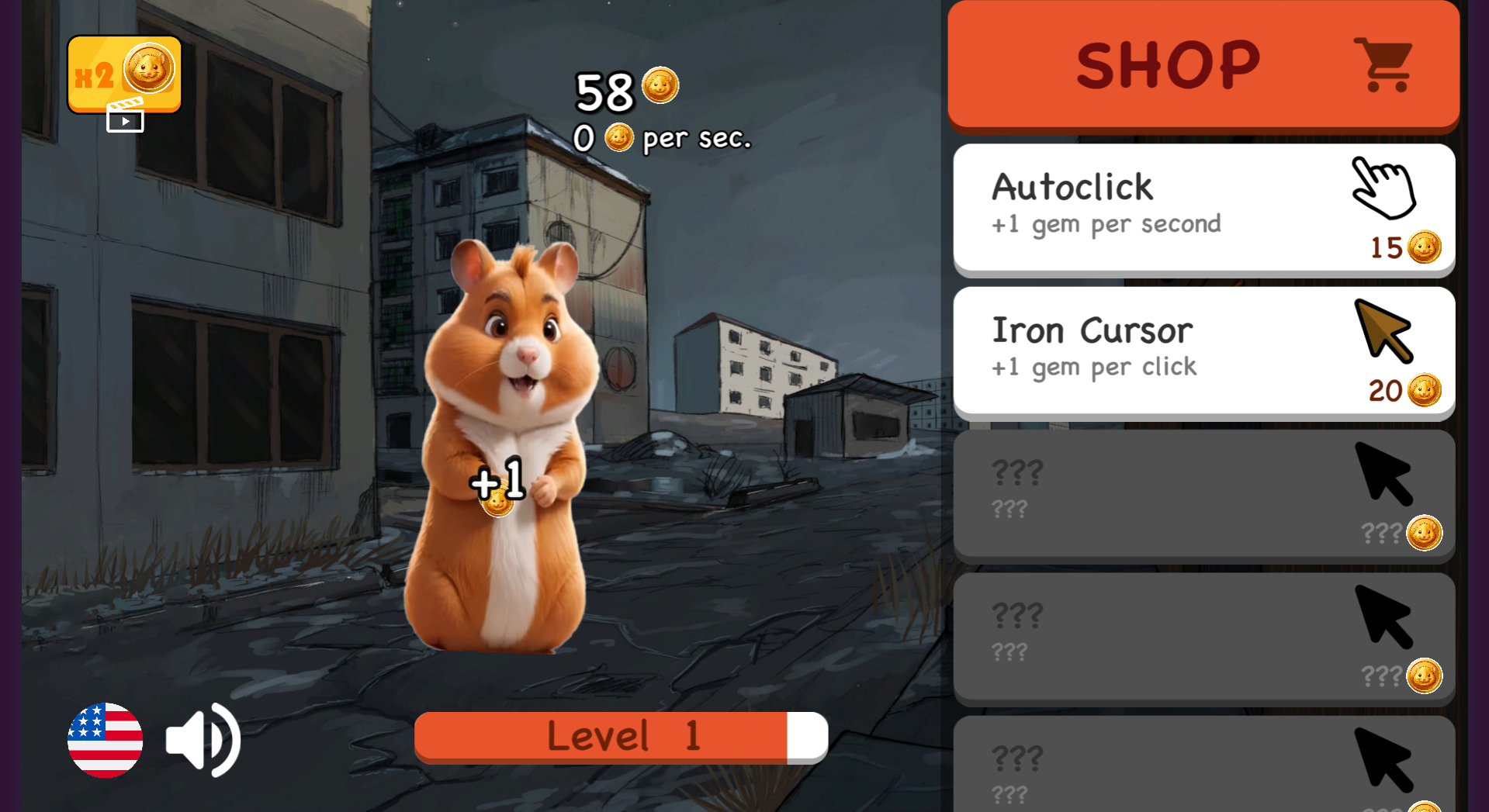
Task: Click the coin icon showing Autoclick's 15 price
Action: pyautogui.click(x=1426, y=247)
